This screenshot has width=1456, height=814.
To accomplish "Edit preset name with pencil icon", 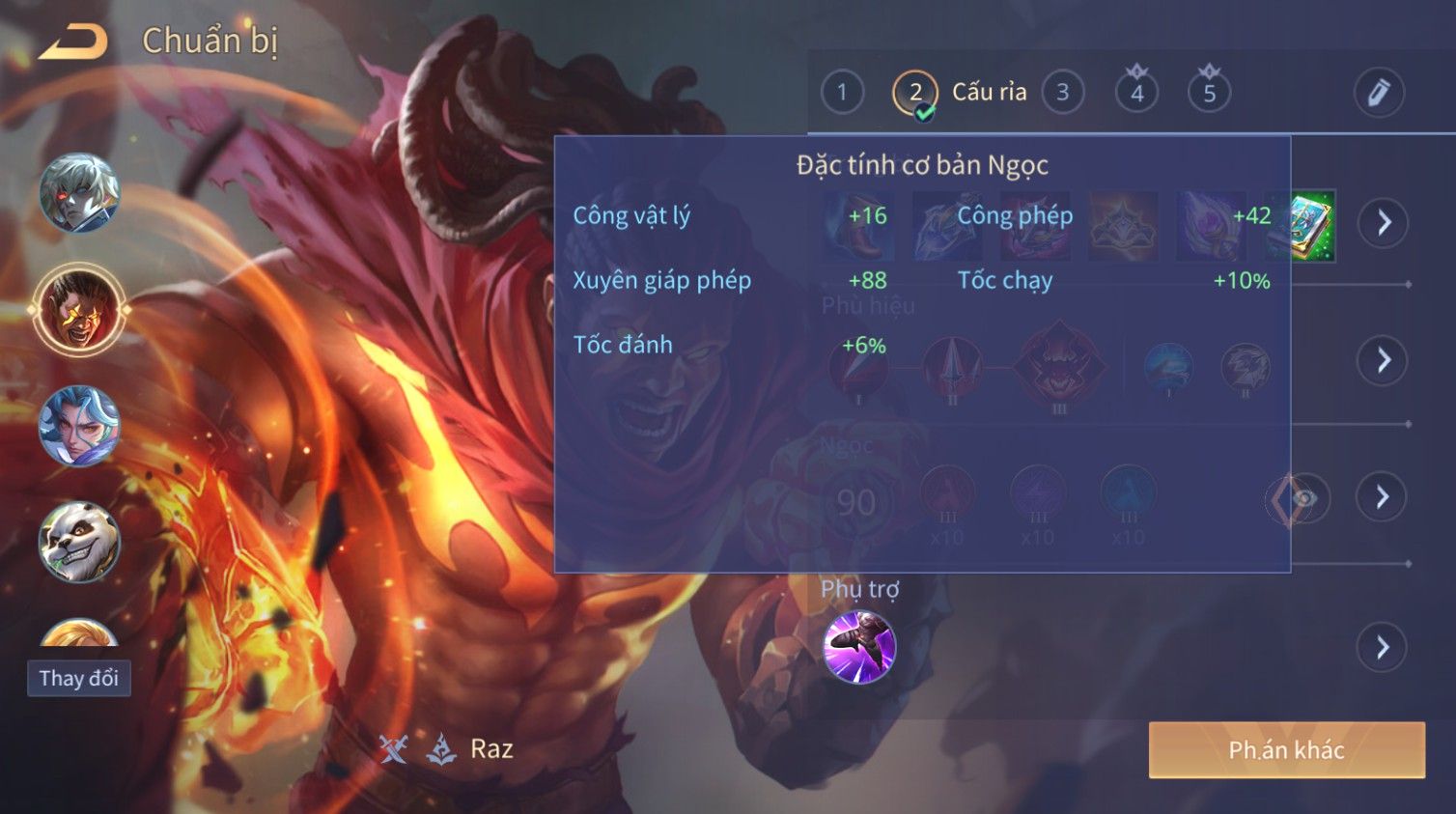I will [1378, 93].
